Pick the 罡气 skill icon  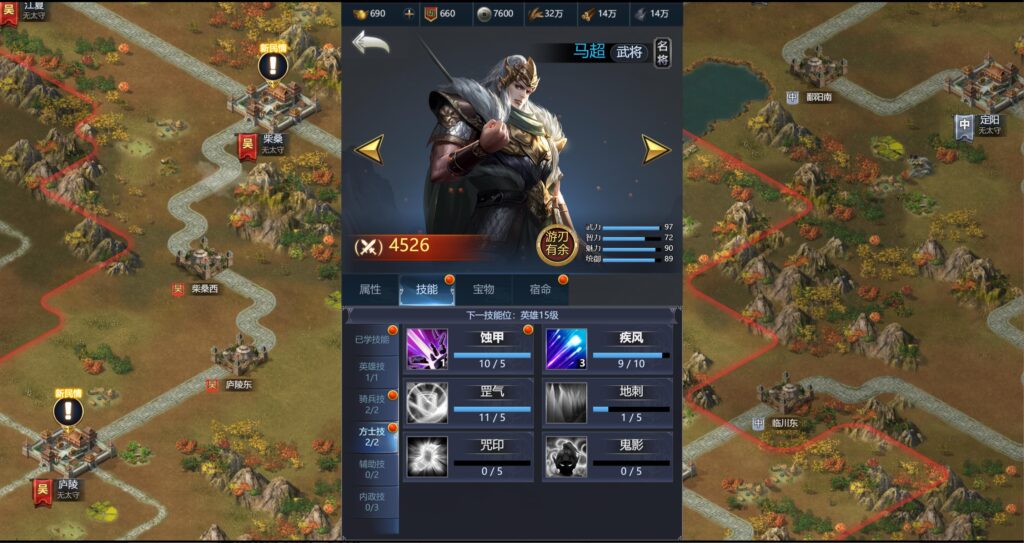(427, 402)
